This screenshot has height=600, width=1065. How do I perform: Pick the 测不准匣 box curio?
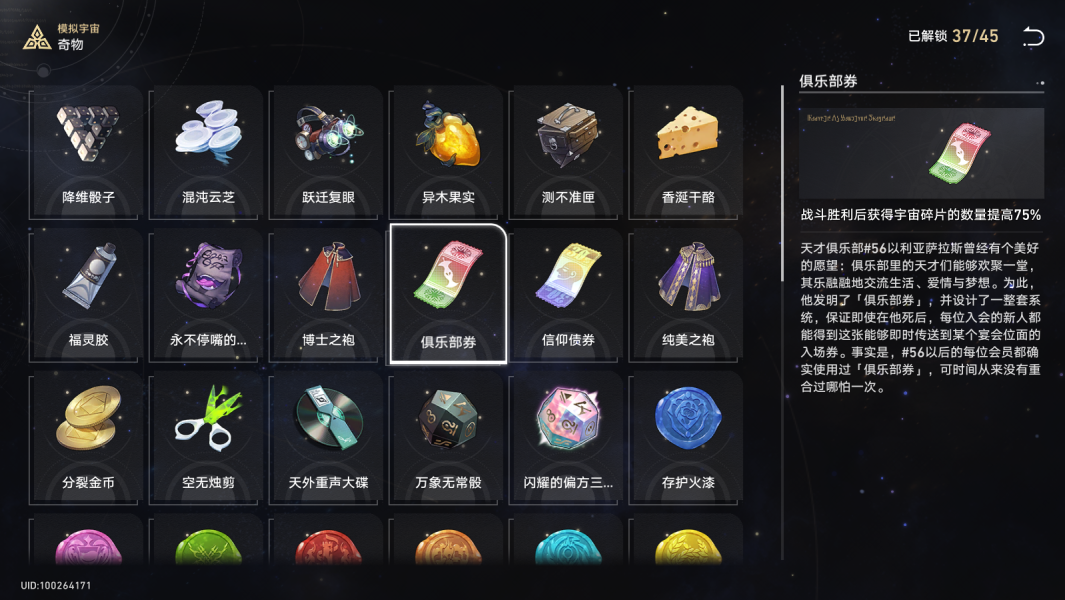pyautogui.click(x=568, y=150)
